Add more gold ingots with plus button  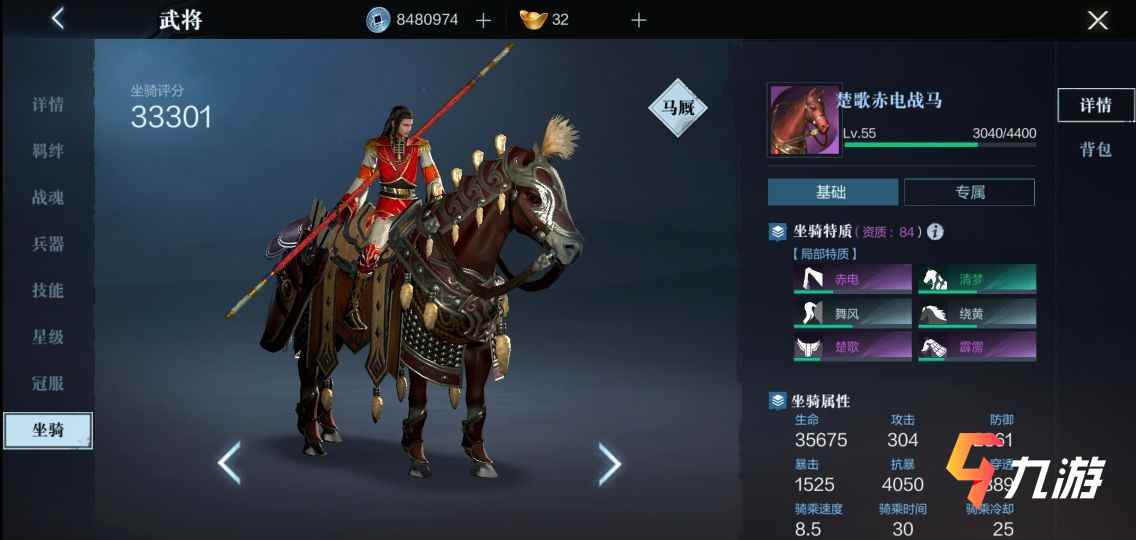[x=638, y=20]
